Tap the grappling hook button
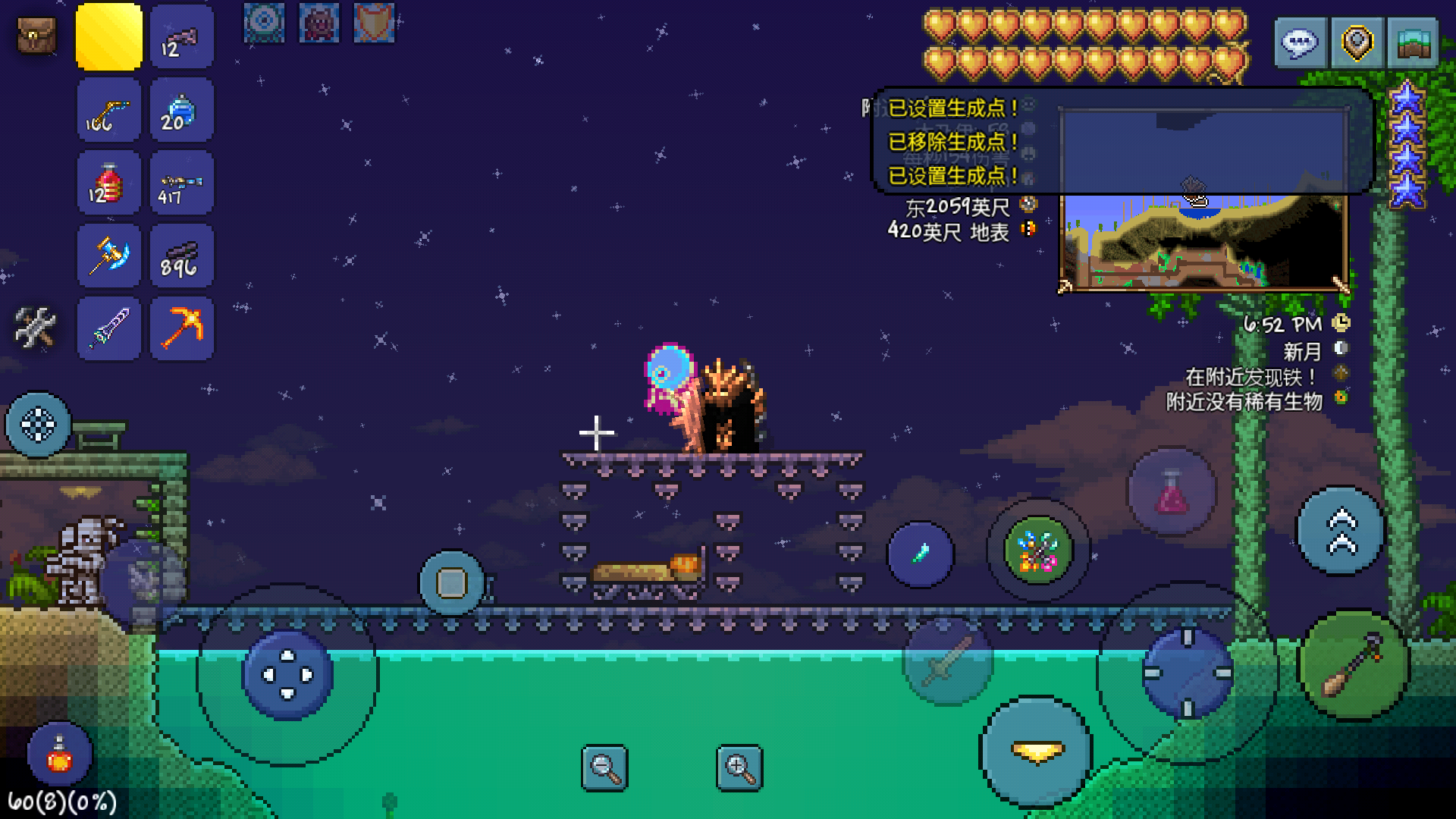The image size is (1456, 819). point(1354,665)
